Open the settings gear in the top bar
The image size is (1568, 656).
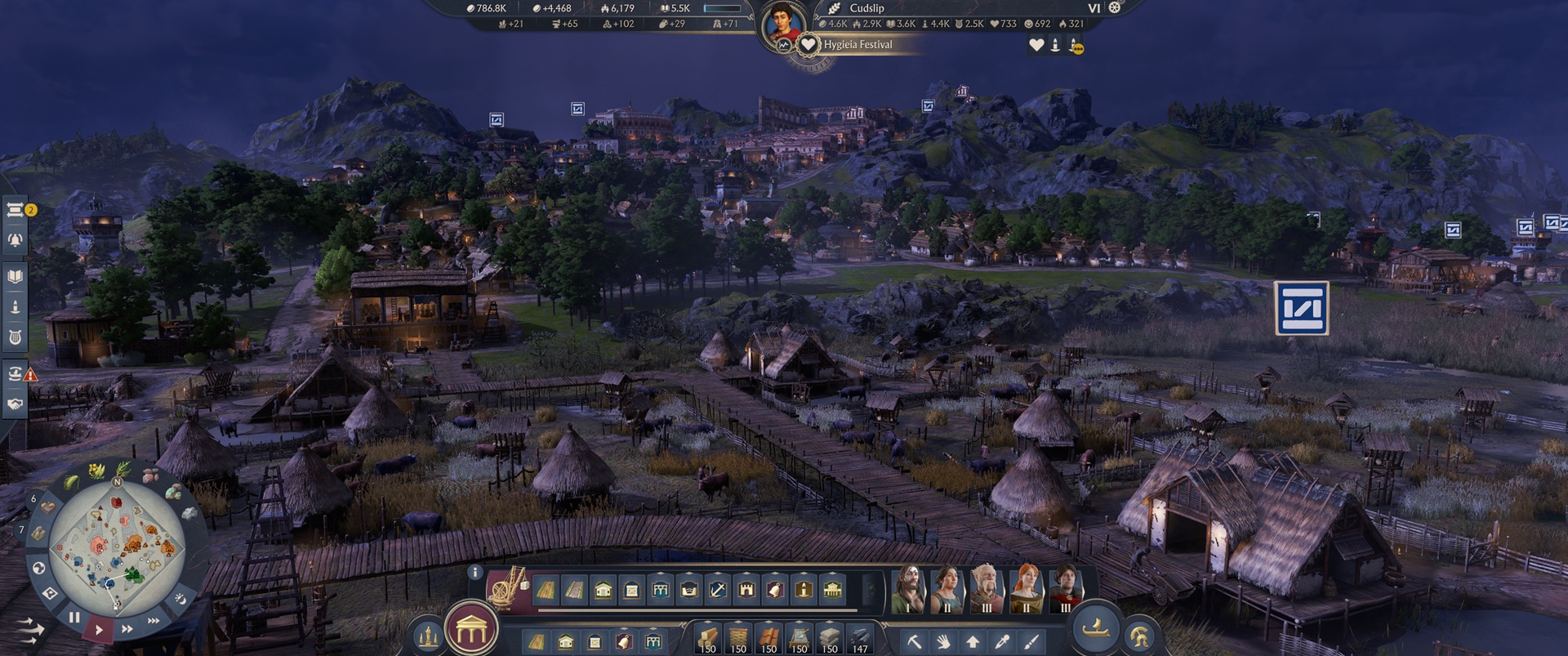click(1113, 8)
